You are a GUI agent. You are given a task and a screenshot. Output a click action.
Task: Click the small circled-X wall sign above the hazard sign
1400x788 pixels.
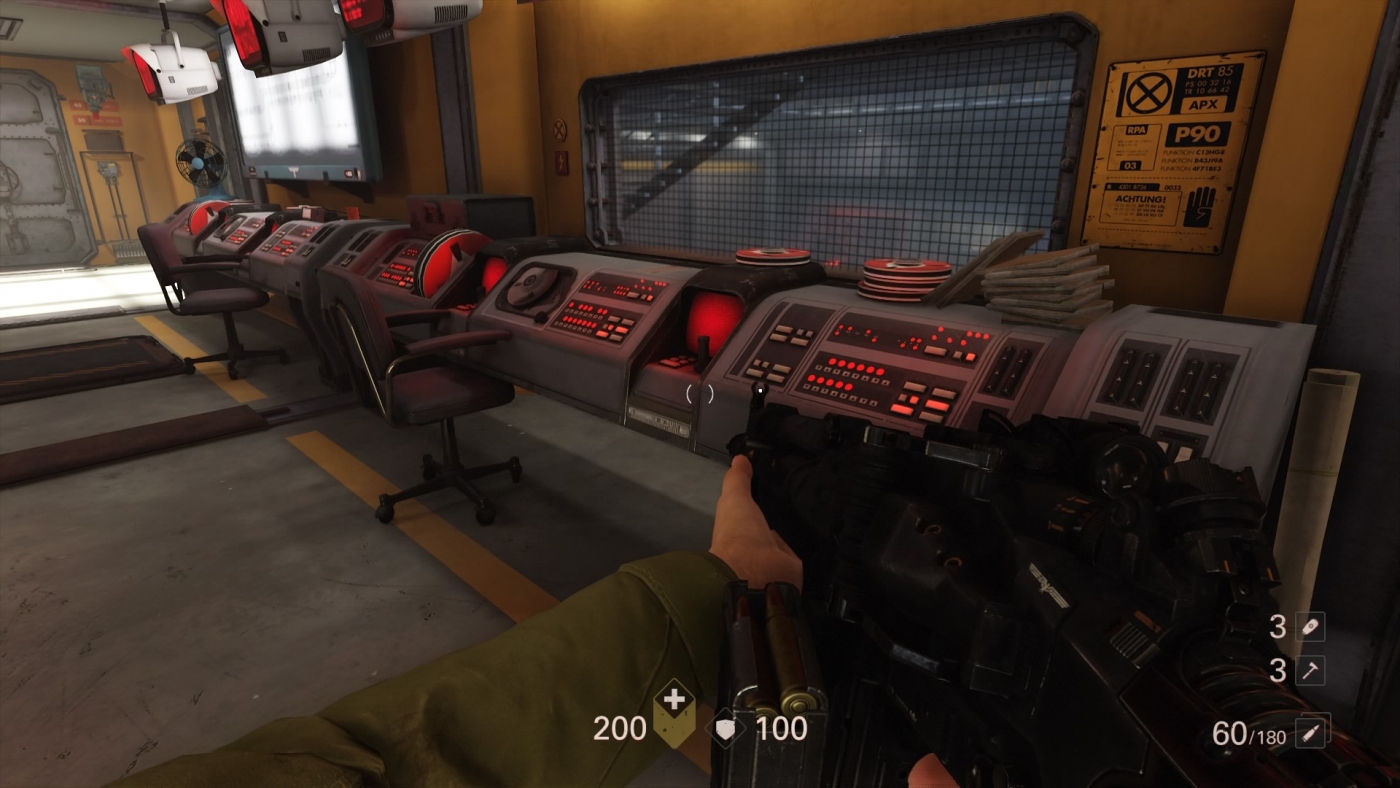click(560, 130)
